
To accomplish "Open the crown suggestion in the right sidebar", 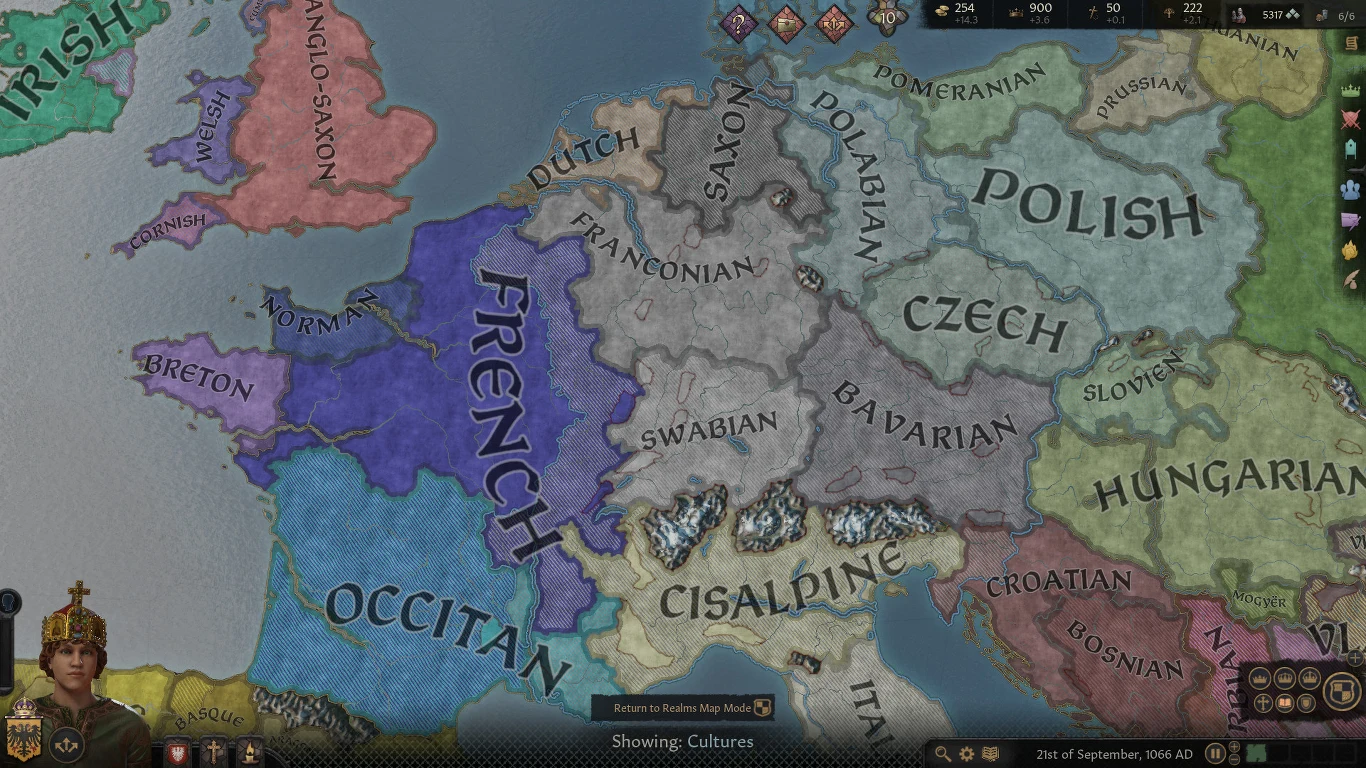I will pos(1352,88).
